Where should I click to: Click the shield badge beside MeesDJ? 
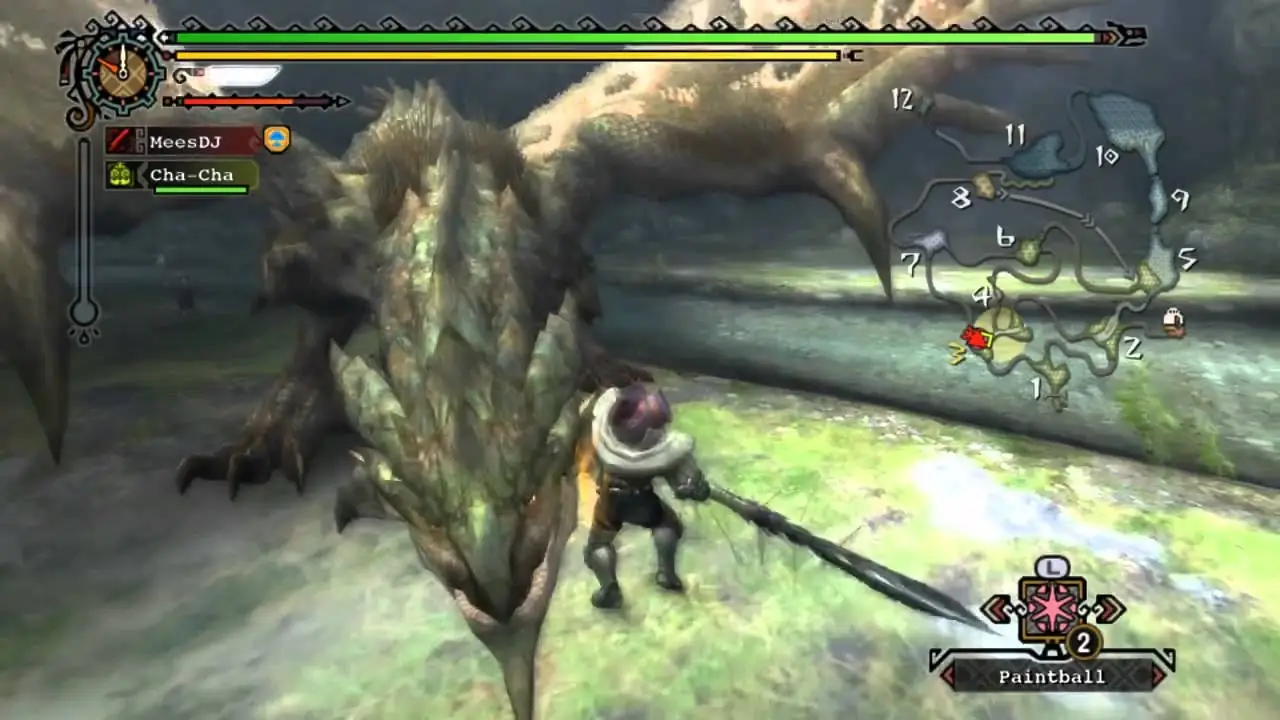(x=277, y=140)
